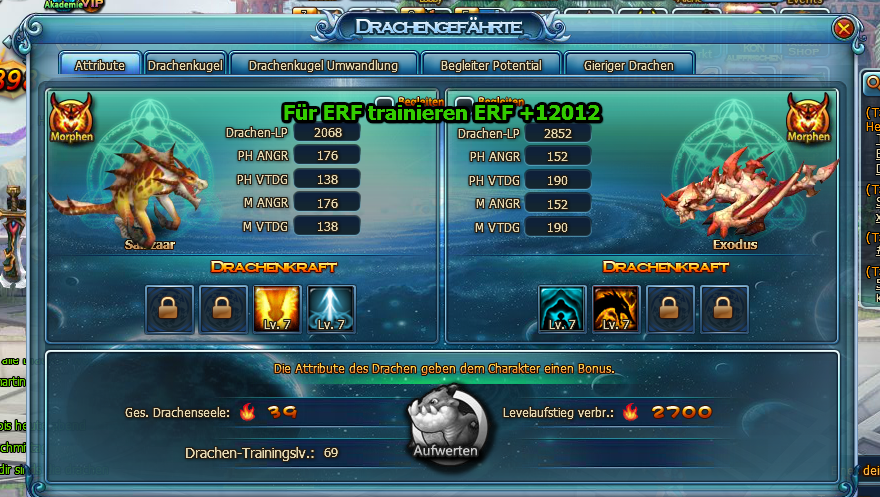Pick Exodus's orange dragon Drachenkraft skill
The width and height of the screenshot is (880, 497).
pos(616,309)
